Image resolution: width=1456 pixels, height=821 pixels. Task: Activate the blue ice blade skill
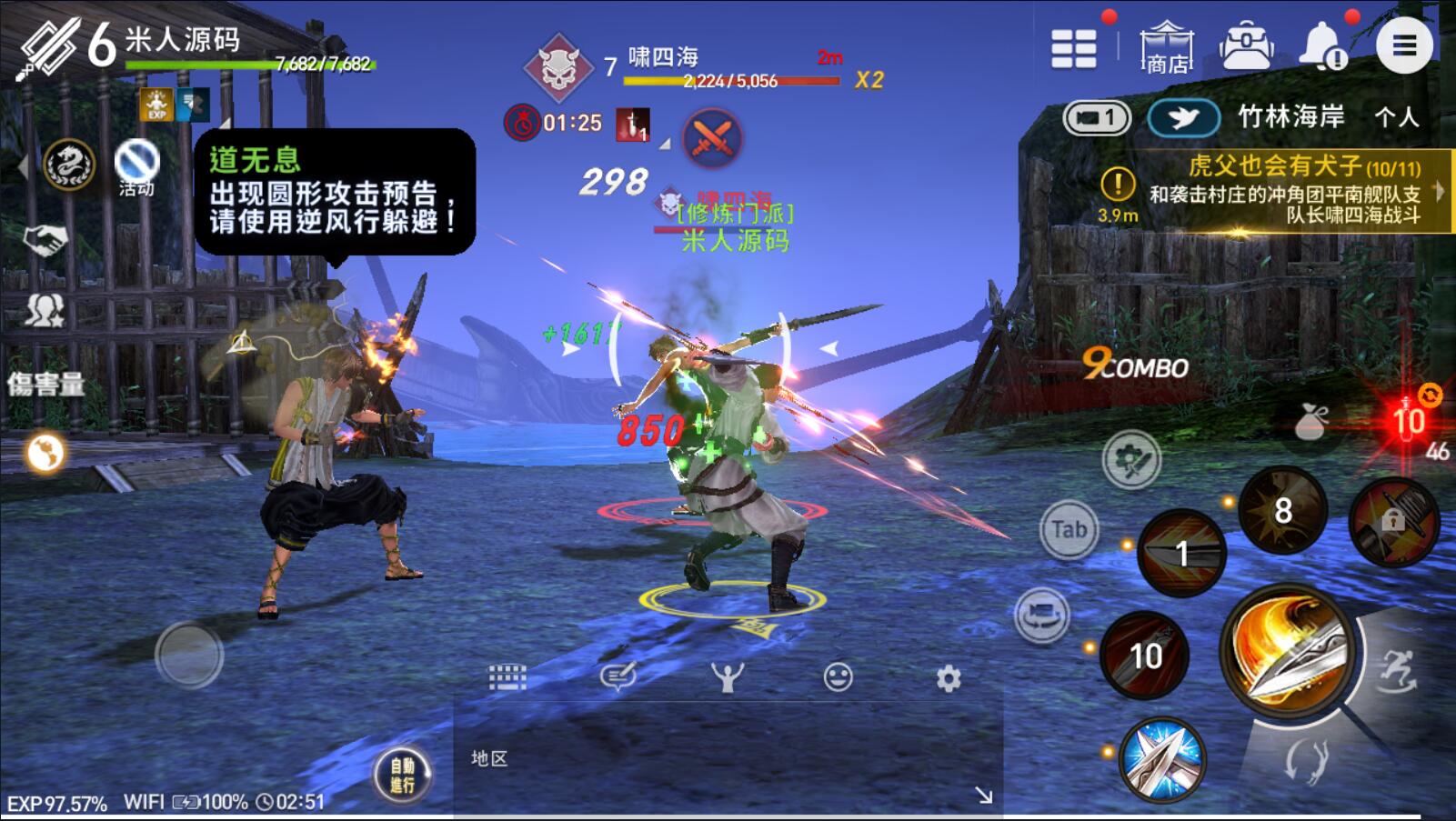click(1161, 760)
